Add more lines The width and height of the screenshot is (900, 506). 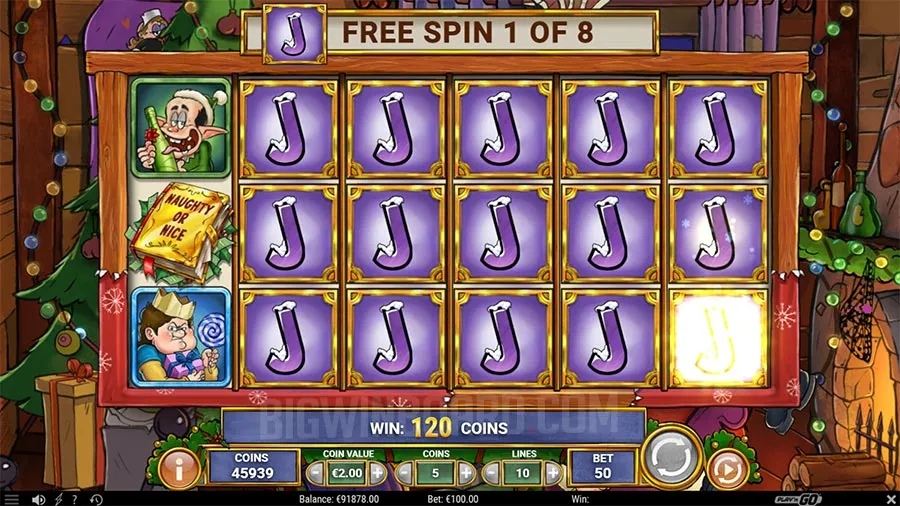(551, 472)
